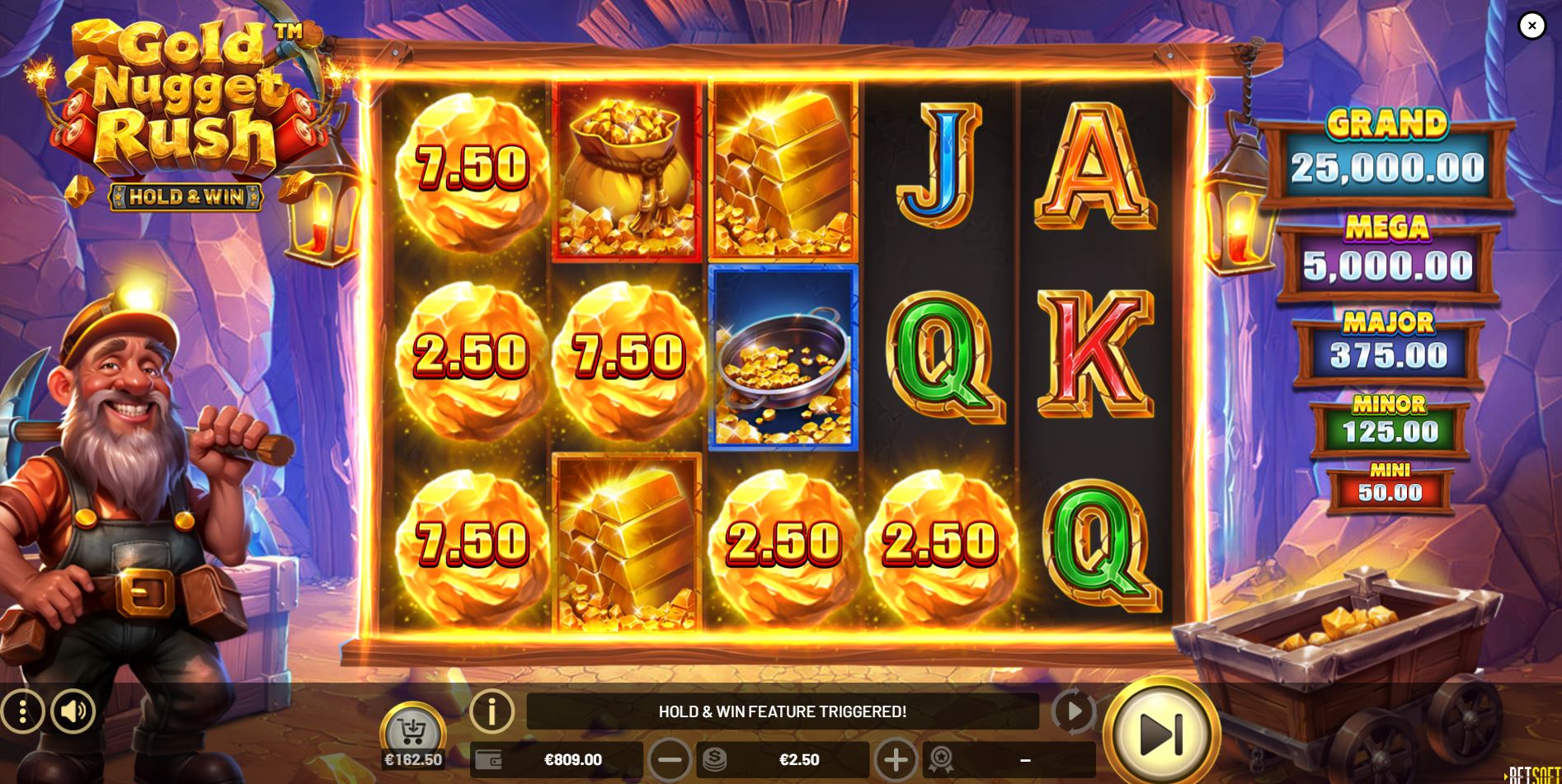The width and height of the screenshot is (1562, 784).
Task: Click the Hold & Win message banner
Action: pyautogui.click(x=782, y=712)
